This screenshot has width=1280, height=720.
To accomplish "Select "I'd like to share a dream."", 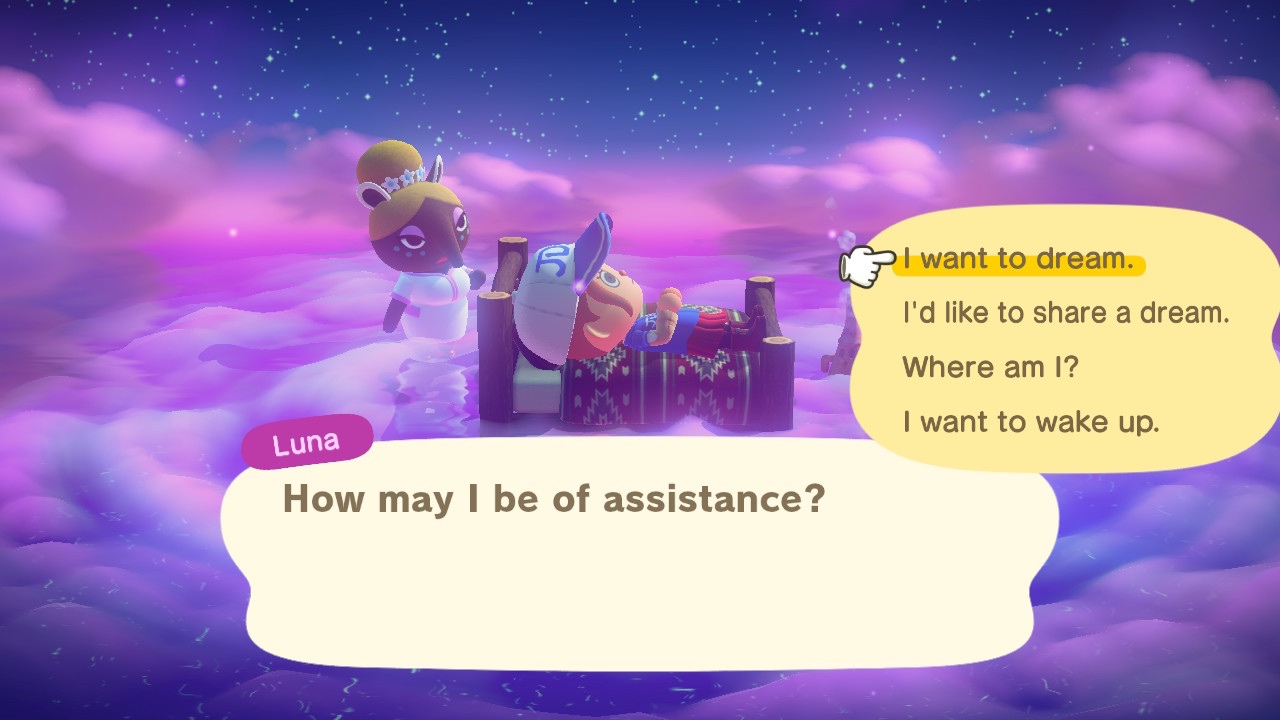I will click(x=1065, y=313).
